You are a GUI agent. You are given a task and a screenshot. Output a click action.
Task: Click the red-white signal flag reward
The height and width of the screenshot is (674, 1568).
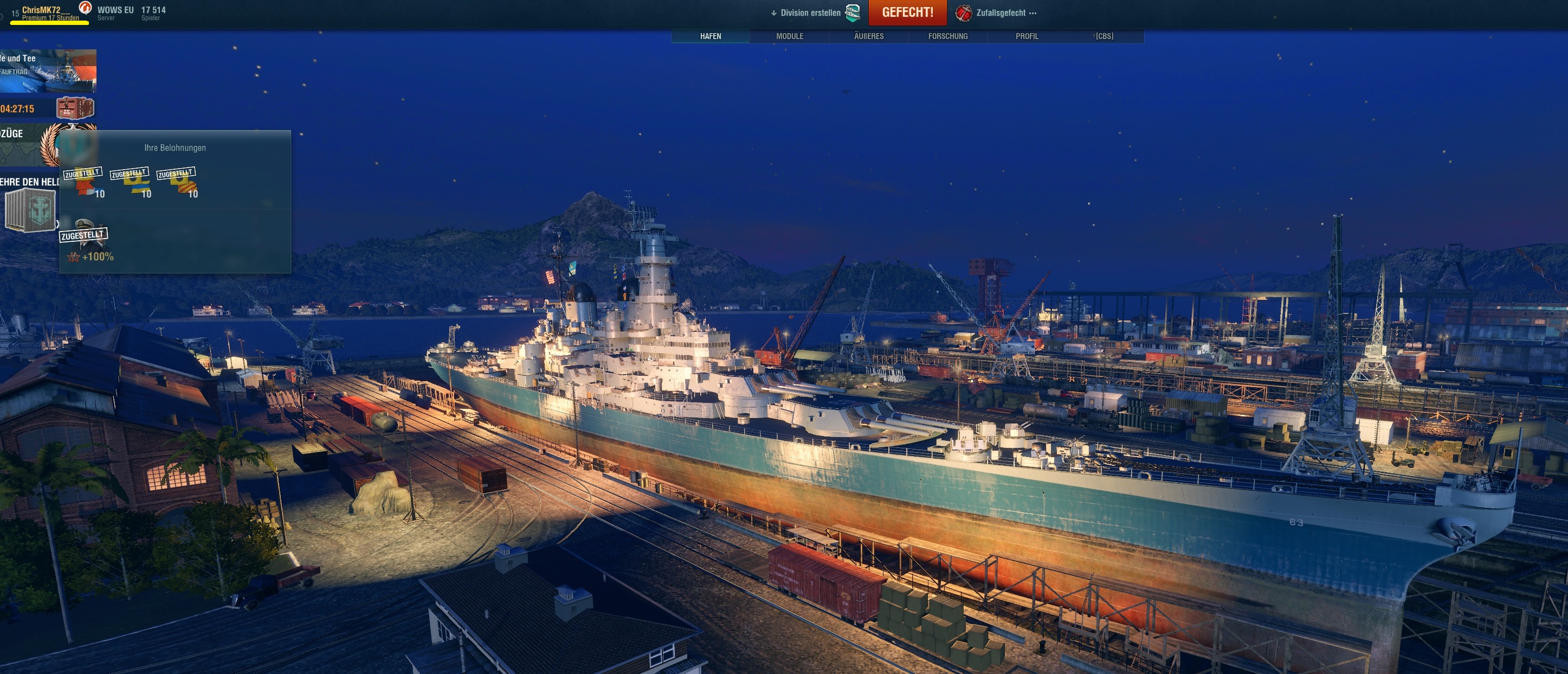[x=84, y=183]
